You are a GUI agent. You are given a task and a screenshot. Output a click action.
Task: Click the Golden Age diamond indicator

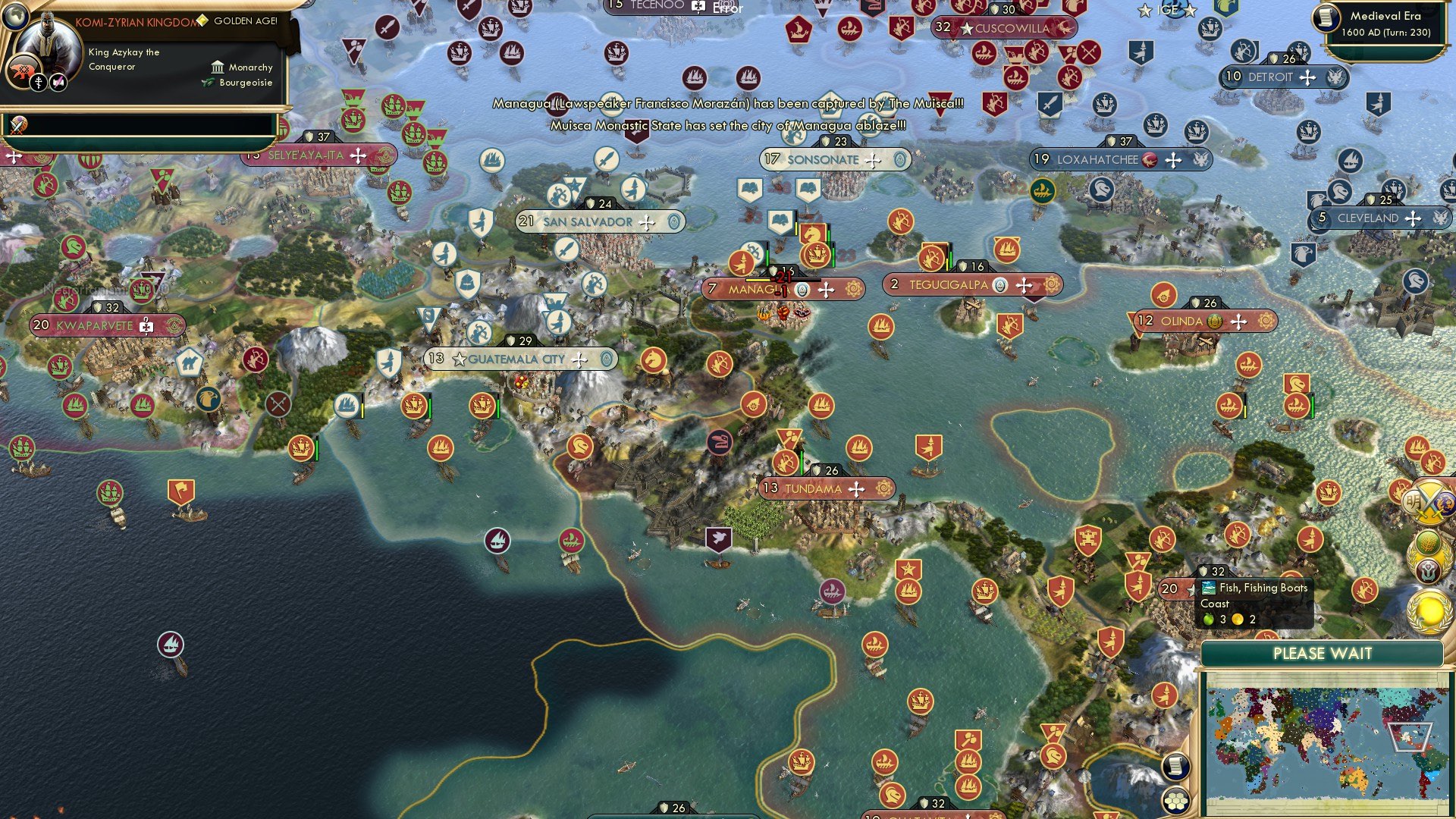pos(202,20)
